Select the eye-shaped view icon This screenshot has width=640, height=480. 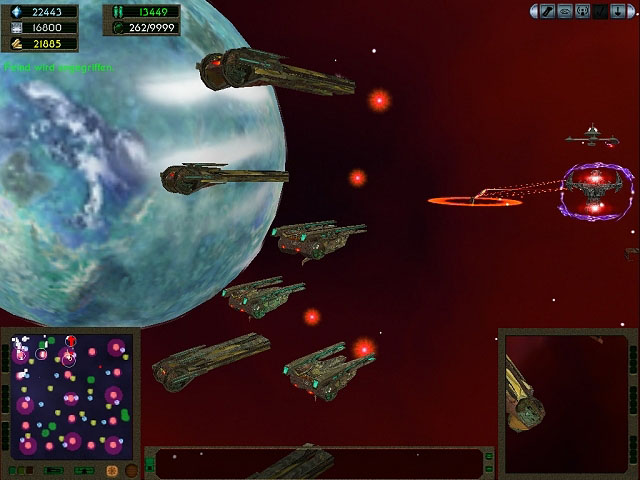(x=564, y=11)
